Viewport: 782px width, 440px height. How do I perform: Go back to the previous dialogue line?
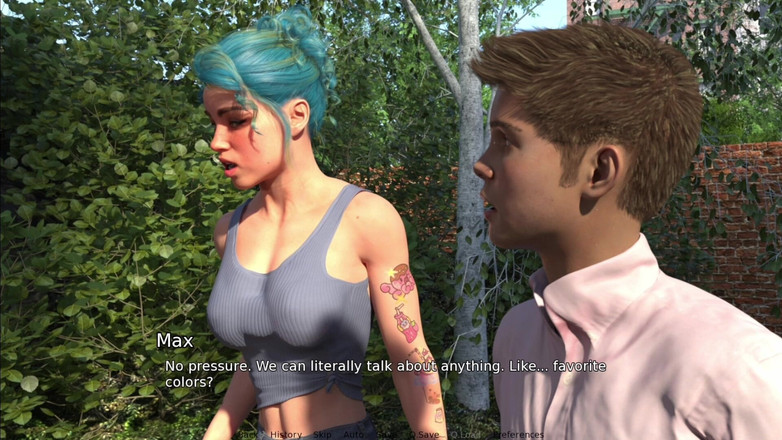coord(247,435)
